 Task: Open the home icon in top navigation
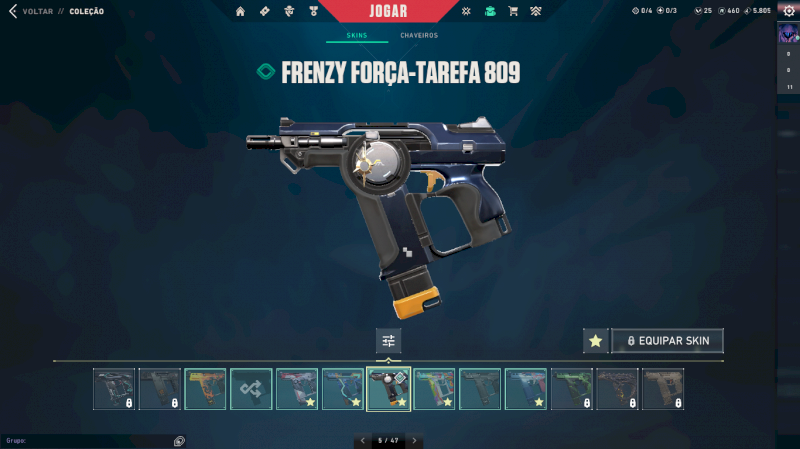tap(240, 11)
